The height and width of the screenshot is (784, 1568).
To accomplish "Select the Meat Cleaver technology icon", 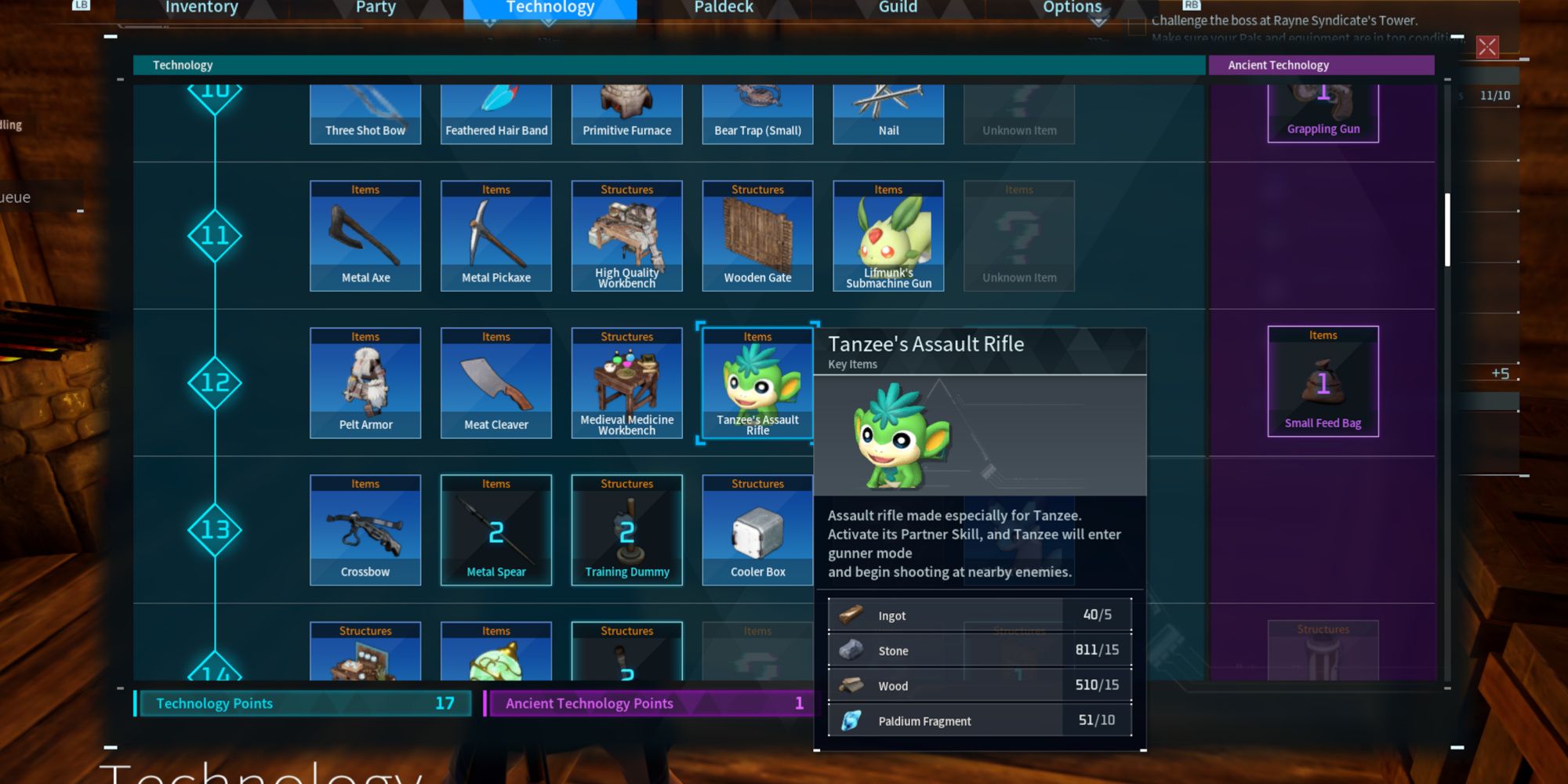I will [x=496, y=383].
